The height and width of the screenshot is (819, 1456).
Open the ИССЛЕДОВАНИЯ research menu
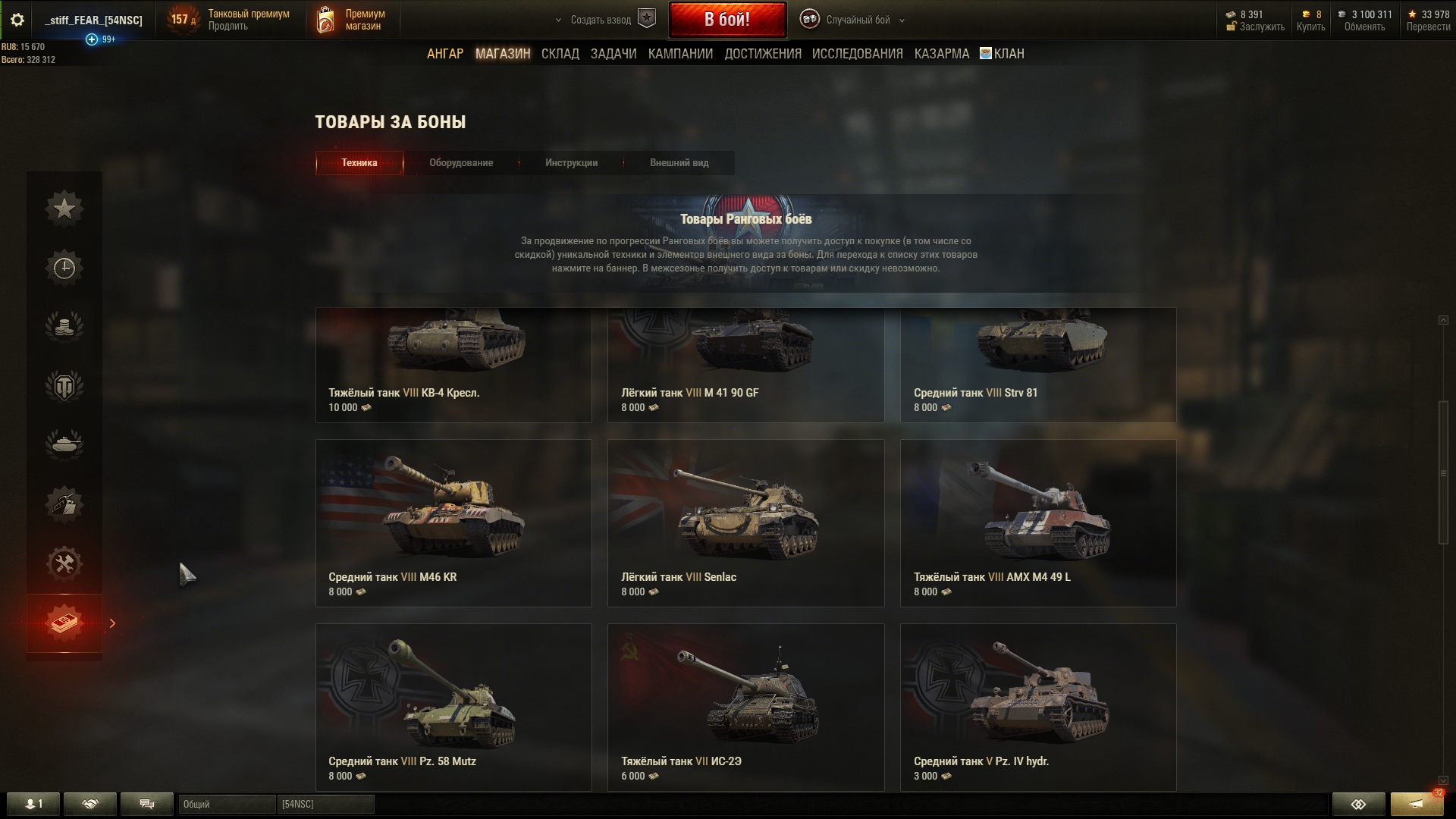click(857, 54)
